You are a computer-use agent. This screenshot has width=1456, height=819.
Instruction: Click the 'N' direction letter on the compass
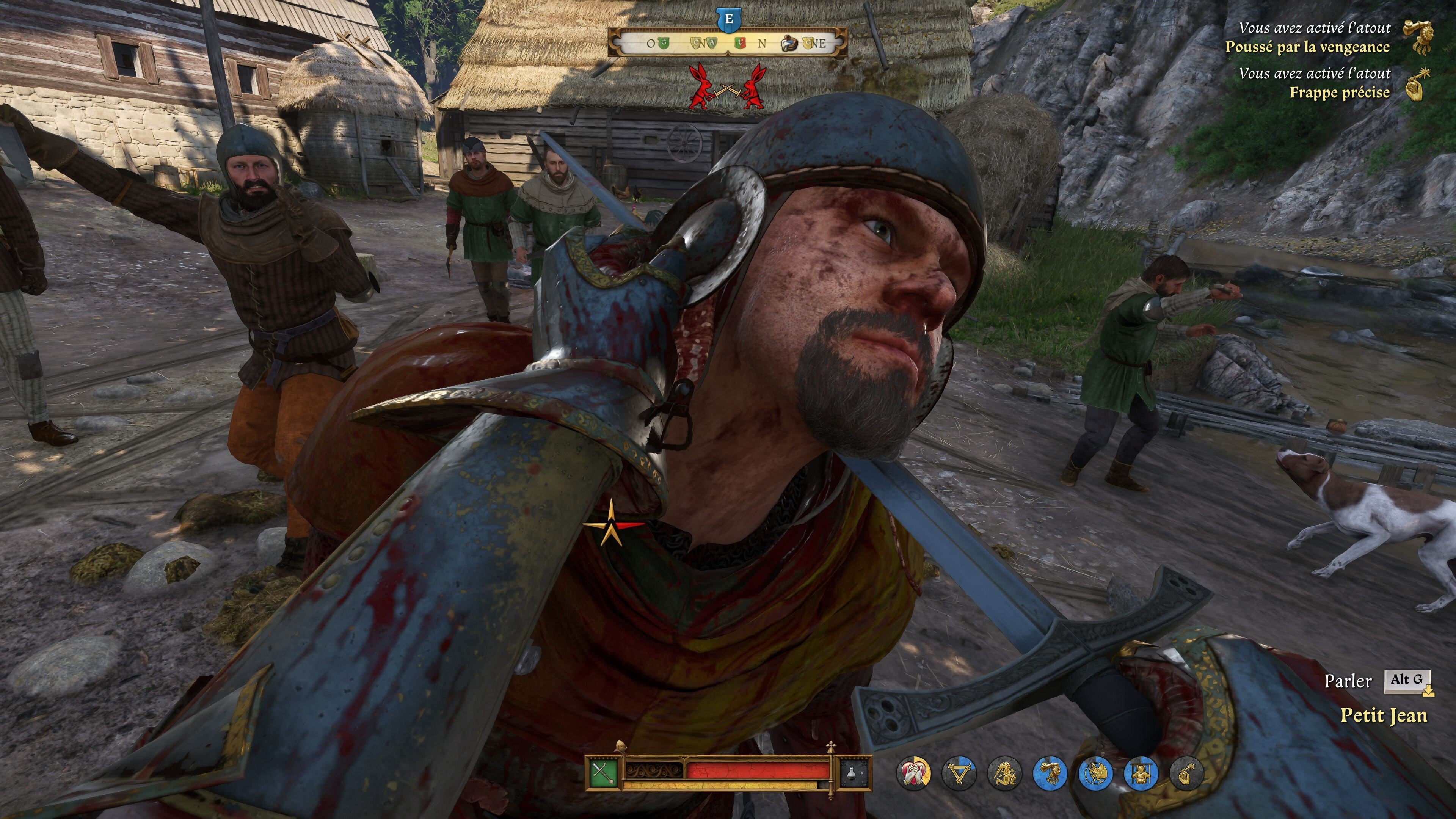[x=761, y=43]
